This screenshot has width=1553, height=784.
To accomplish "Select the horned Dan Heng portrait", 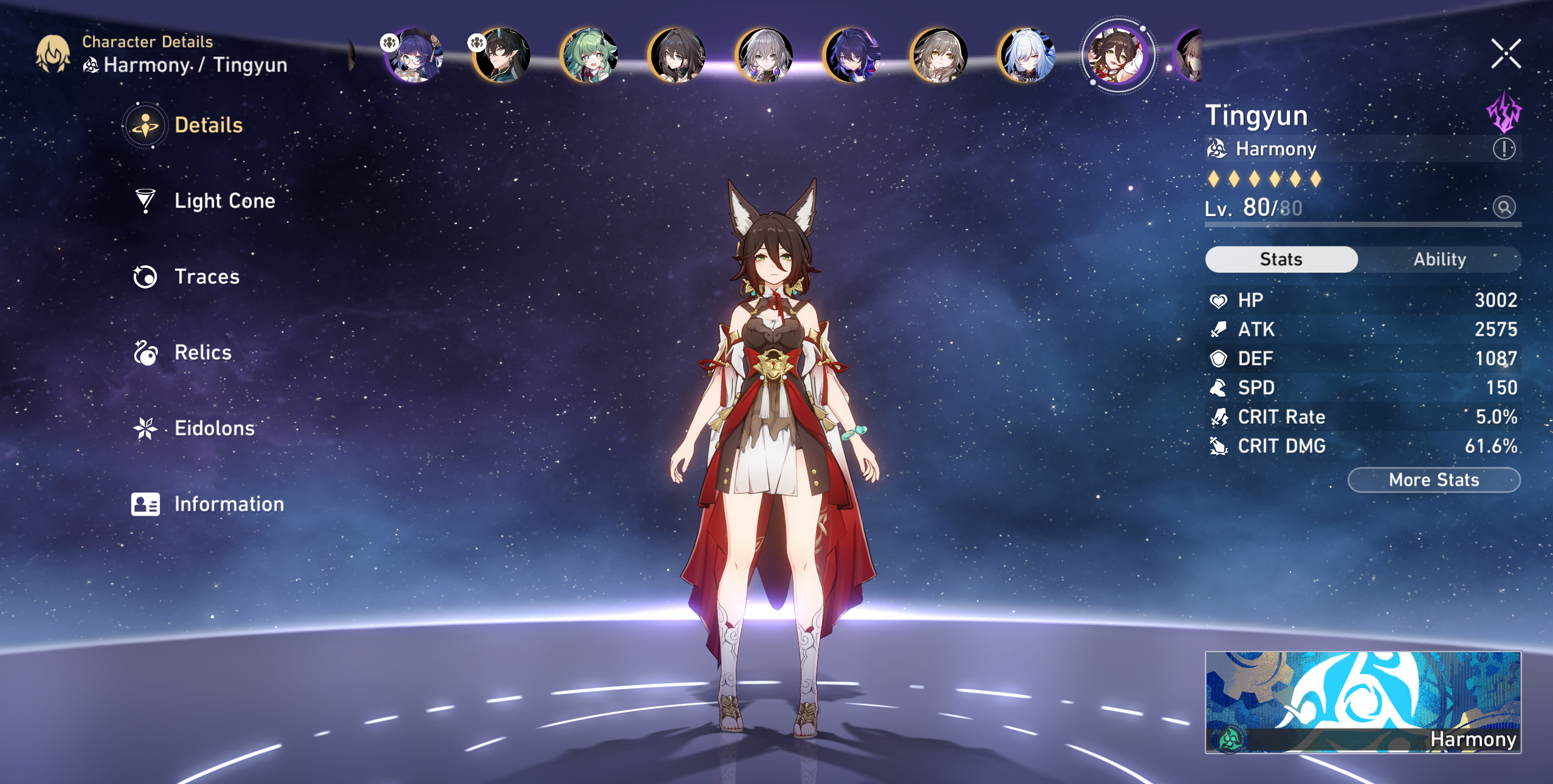I will 502,55.
